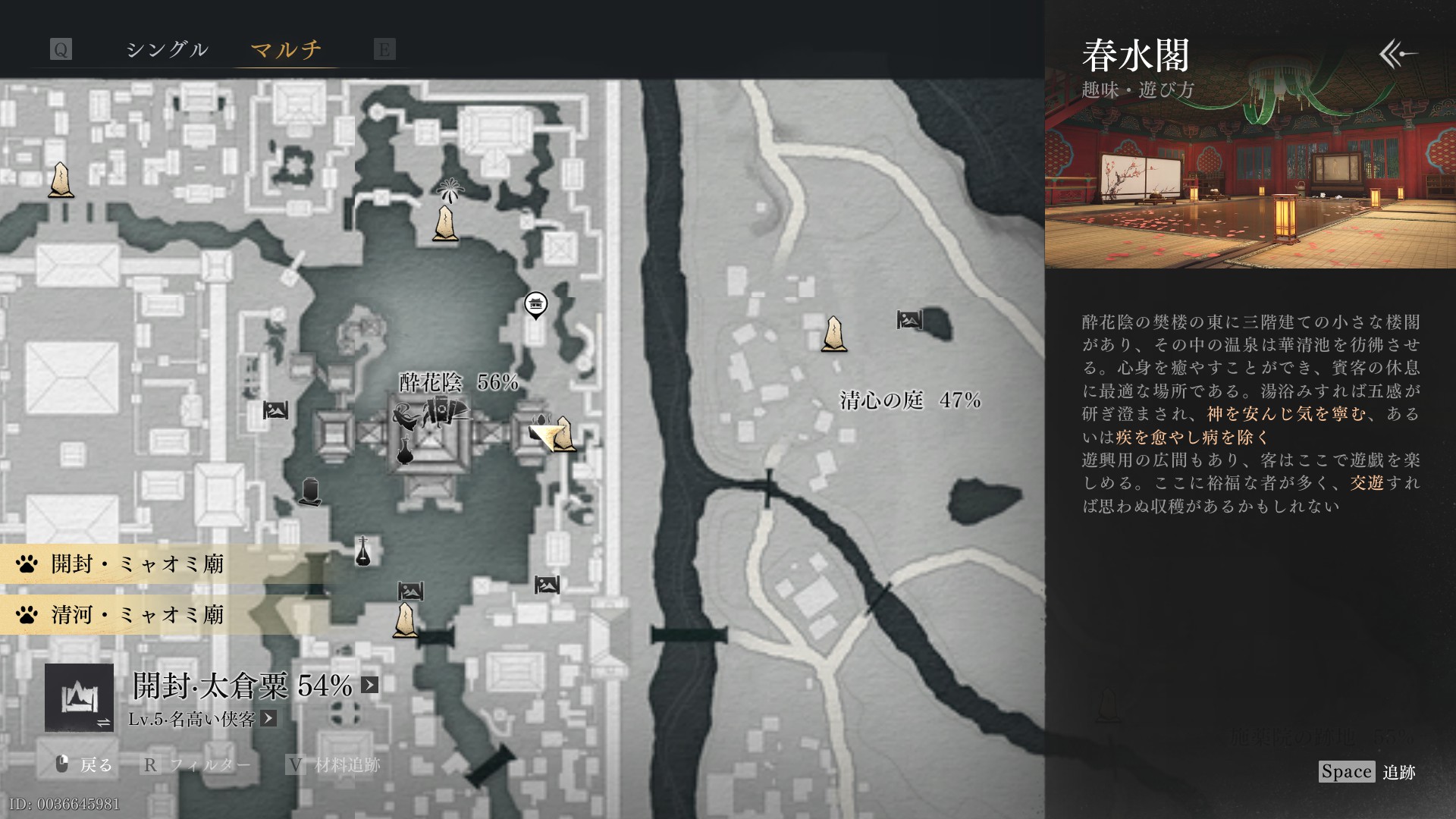Switch map using the region emblem icon
This screenshot has height=819, width=1456.
(x=79, y=698)
